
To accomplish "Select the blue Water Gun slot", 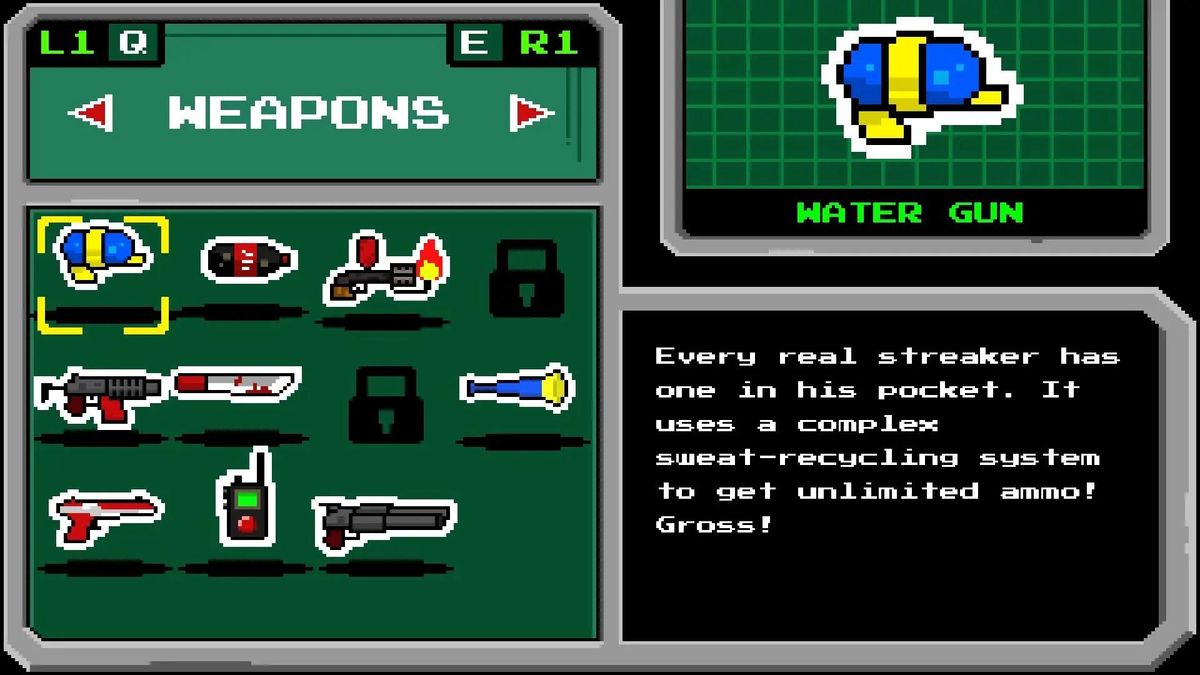I will (102, 258).
